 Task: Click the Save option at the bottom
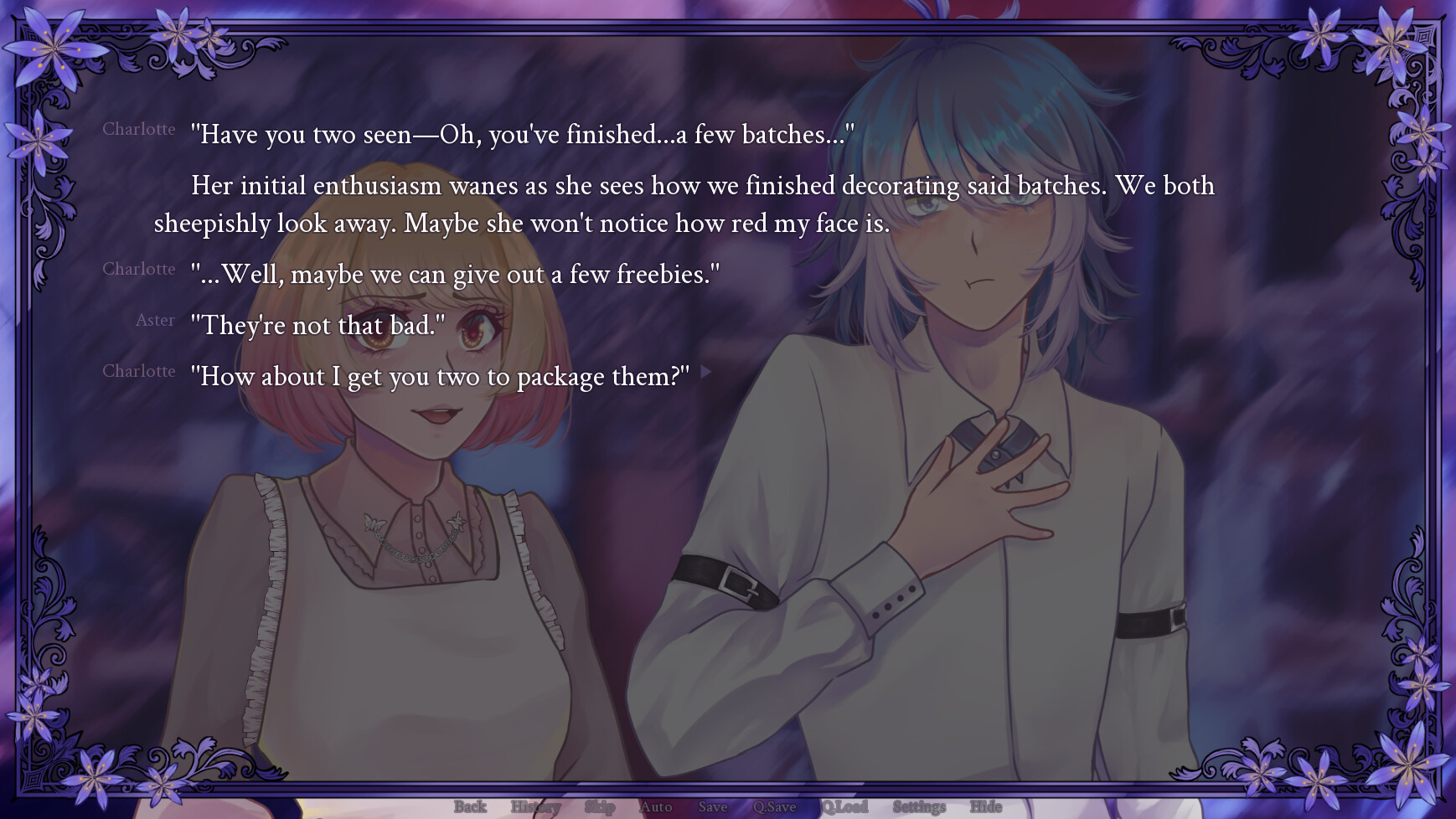coord(712,806)
